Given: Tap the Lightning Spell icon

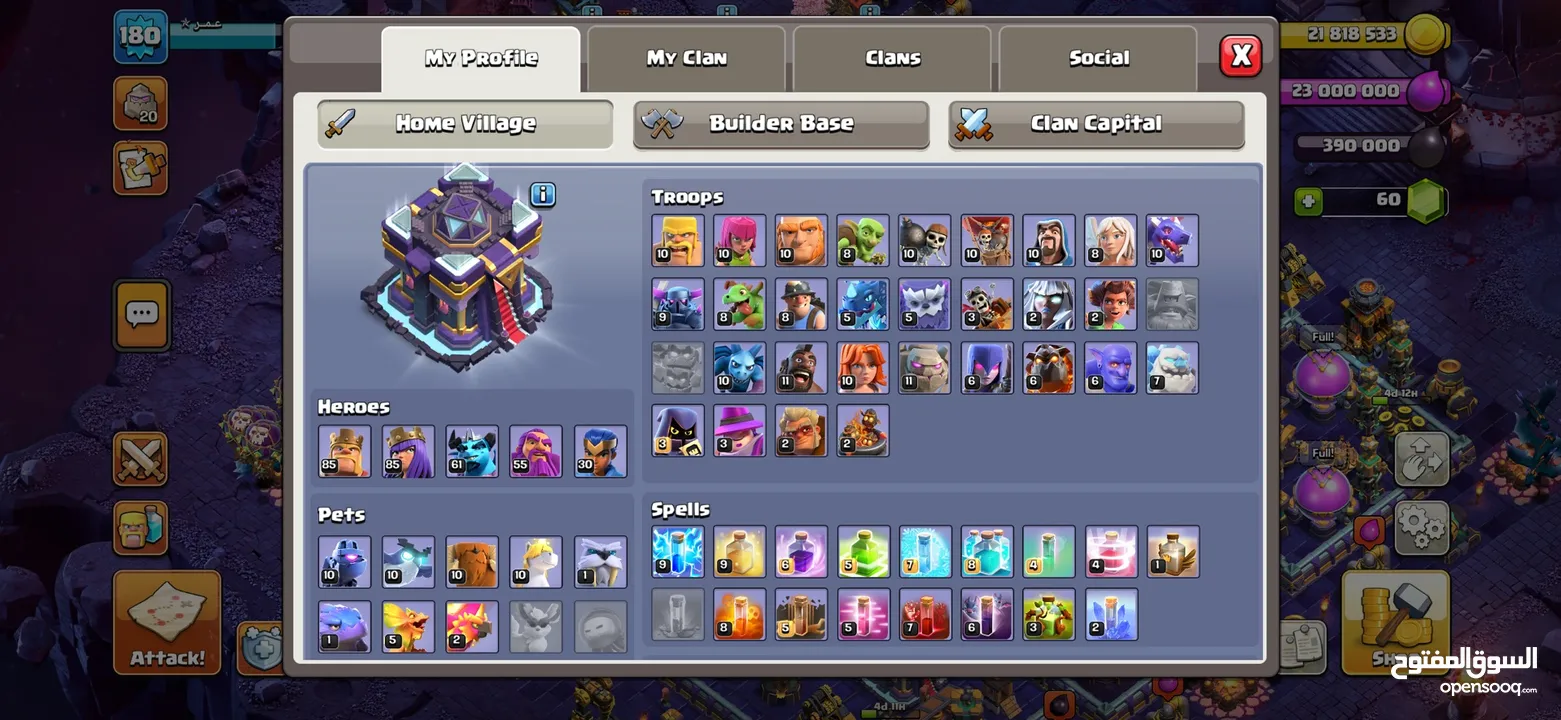Looking at the screenshot, I should coord(678,551).
